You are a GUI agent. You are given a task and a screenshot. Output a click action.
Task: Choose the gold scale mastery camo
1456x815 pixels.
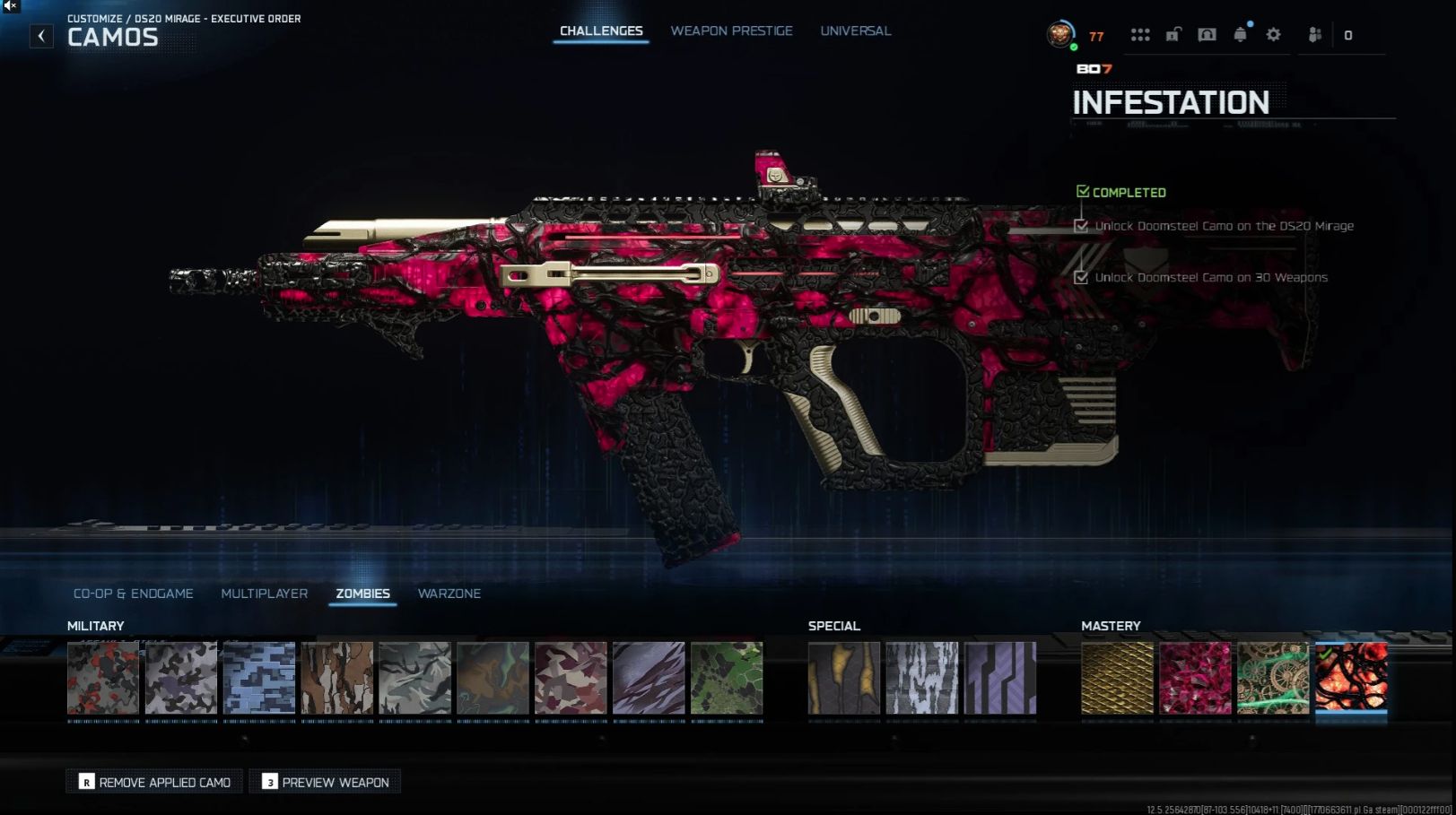(1117, 678)
